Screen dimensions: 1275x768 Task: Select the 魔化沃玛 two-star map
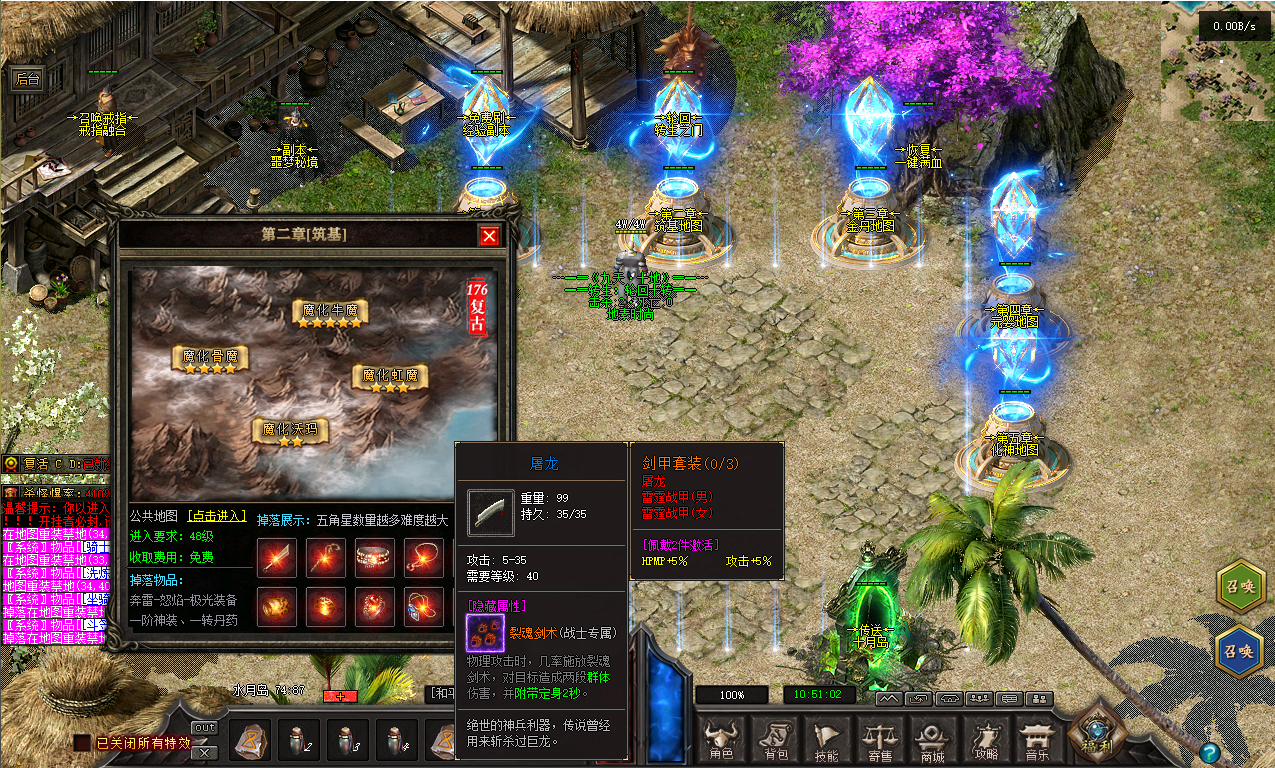pyautogui.click(x=290, y=432)
